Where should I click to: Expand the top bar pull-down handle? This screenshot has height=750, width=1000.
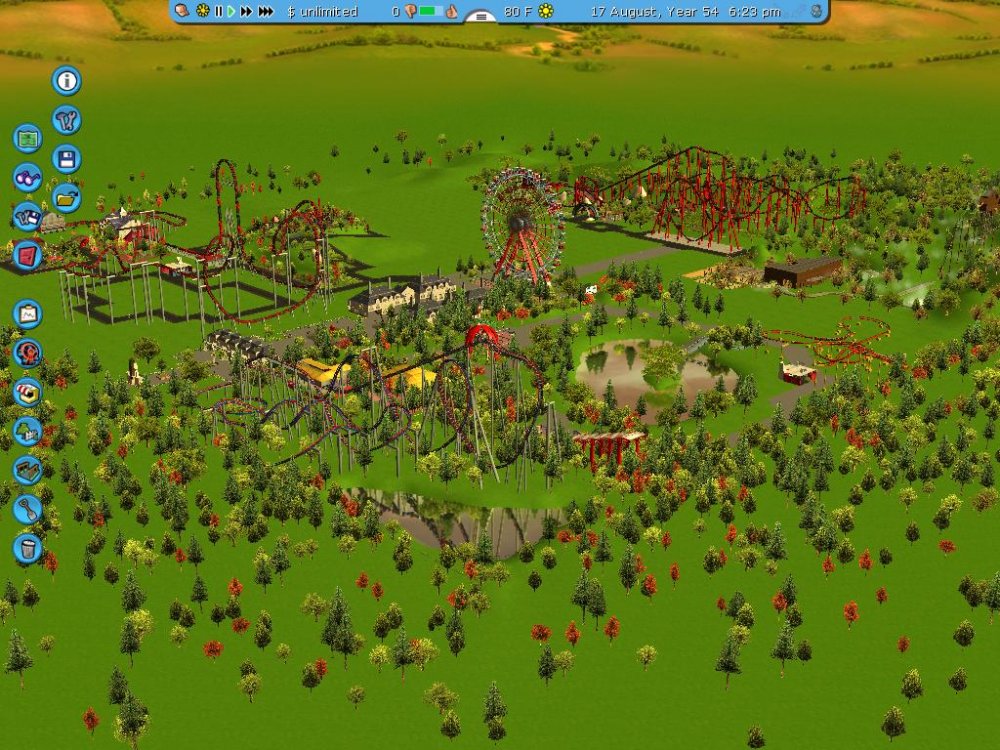click(481, 17)
